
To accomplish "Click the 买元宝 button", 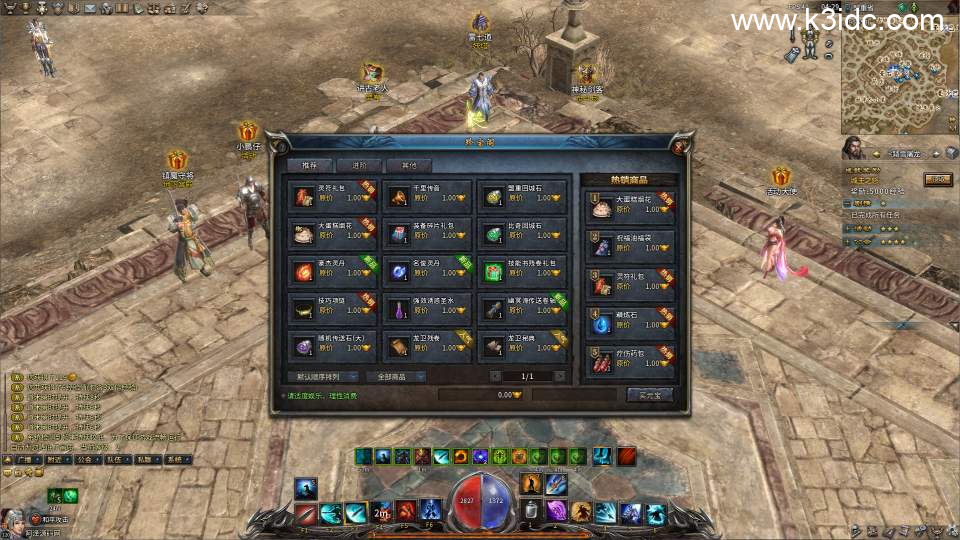I will tap(649, 395).
